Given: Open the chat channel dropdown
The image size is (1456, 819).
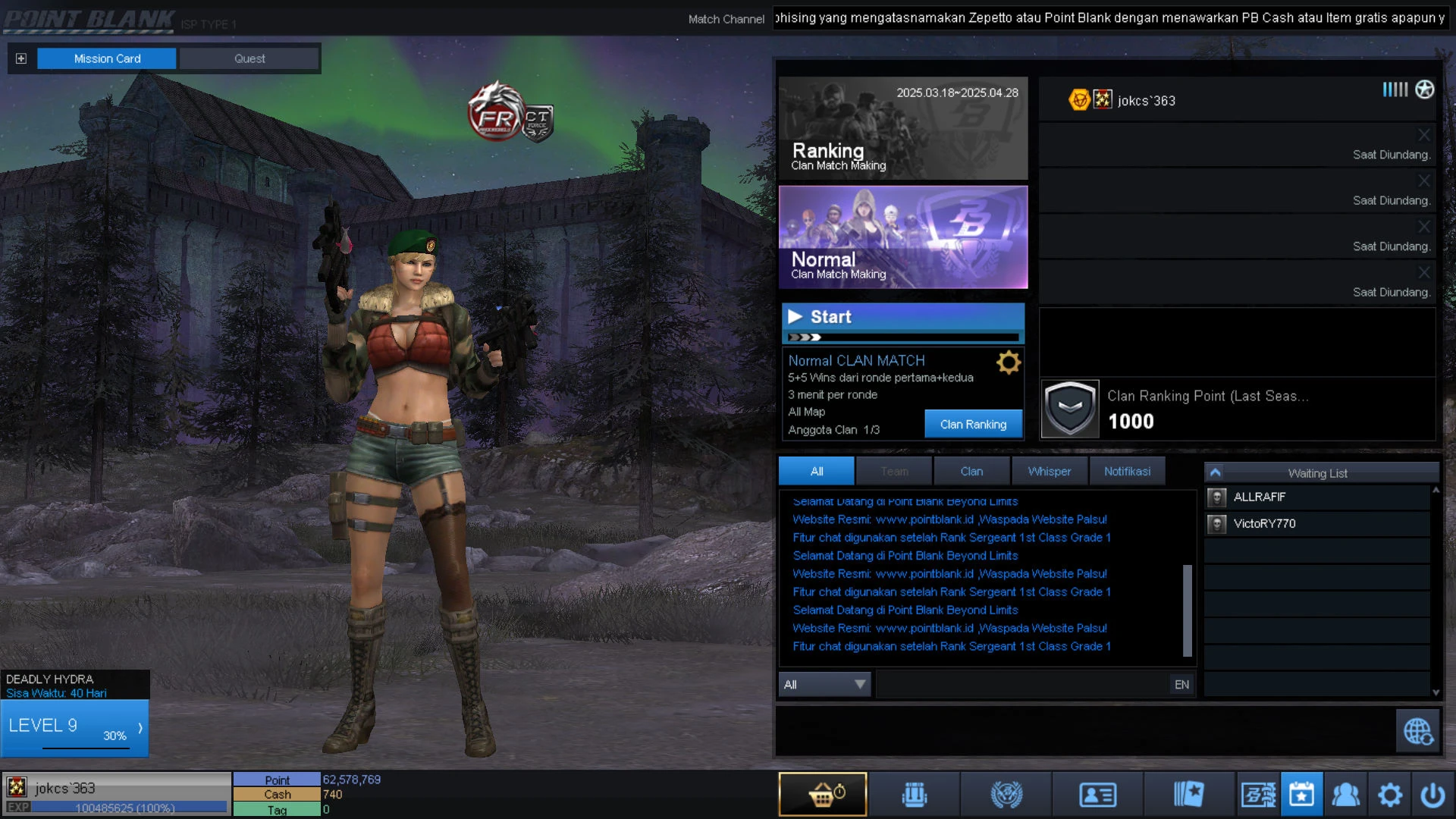Looking at the screenshot, I should click(x=825, y=685).
